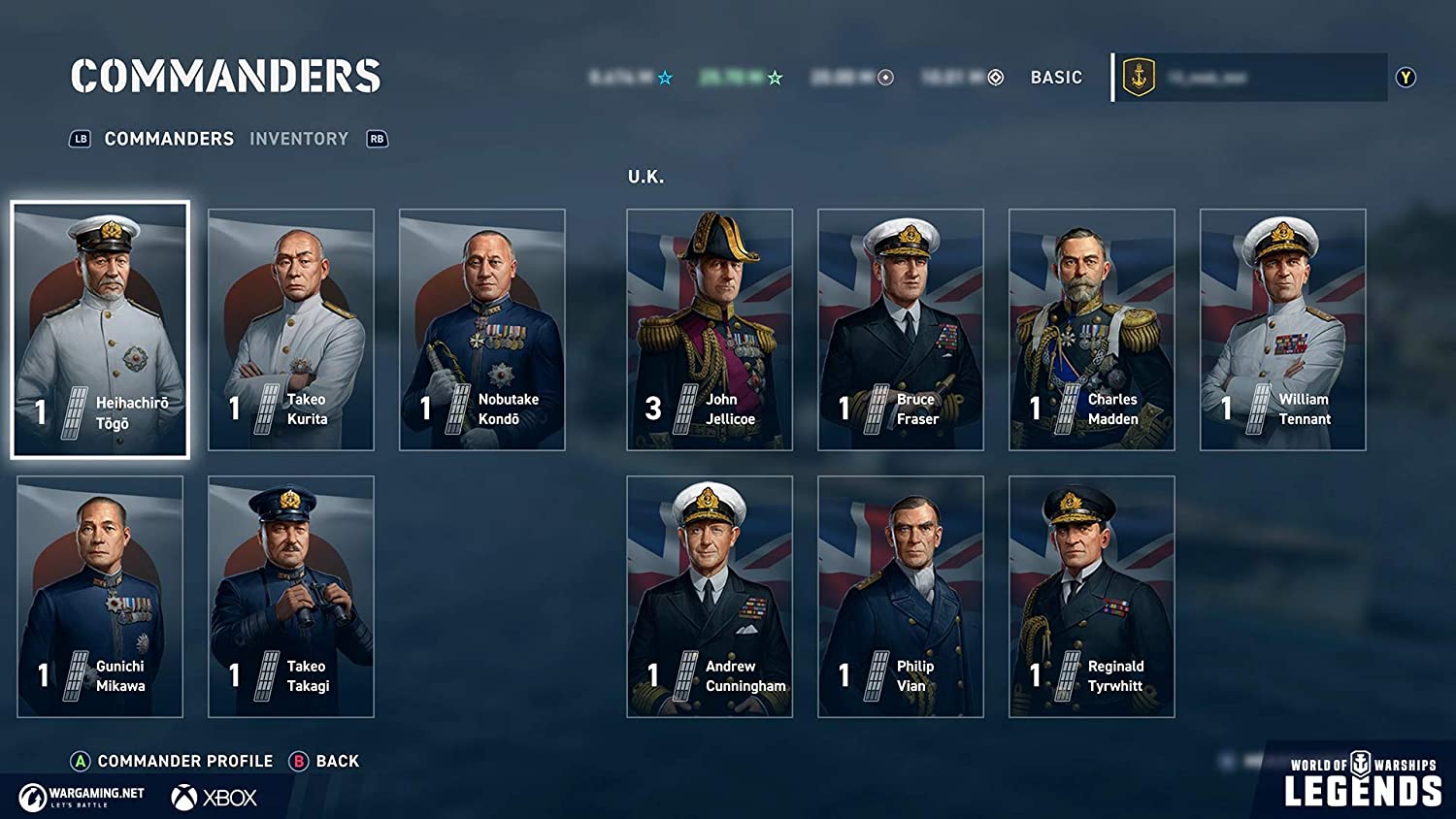The width and height of the screenshot is (1456, 819).
Task: Pick the Bruce Fraser commander card
Action: click(901, 329)
